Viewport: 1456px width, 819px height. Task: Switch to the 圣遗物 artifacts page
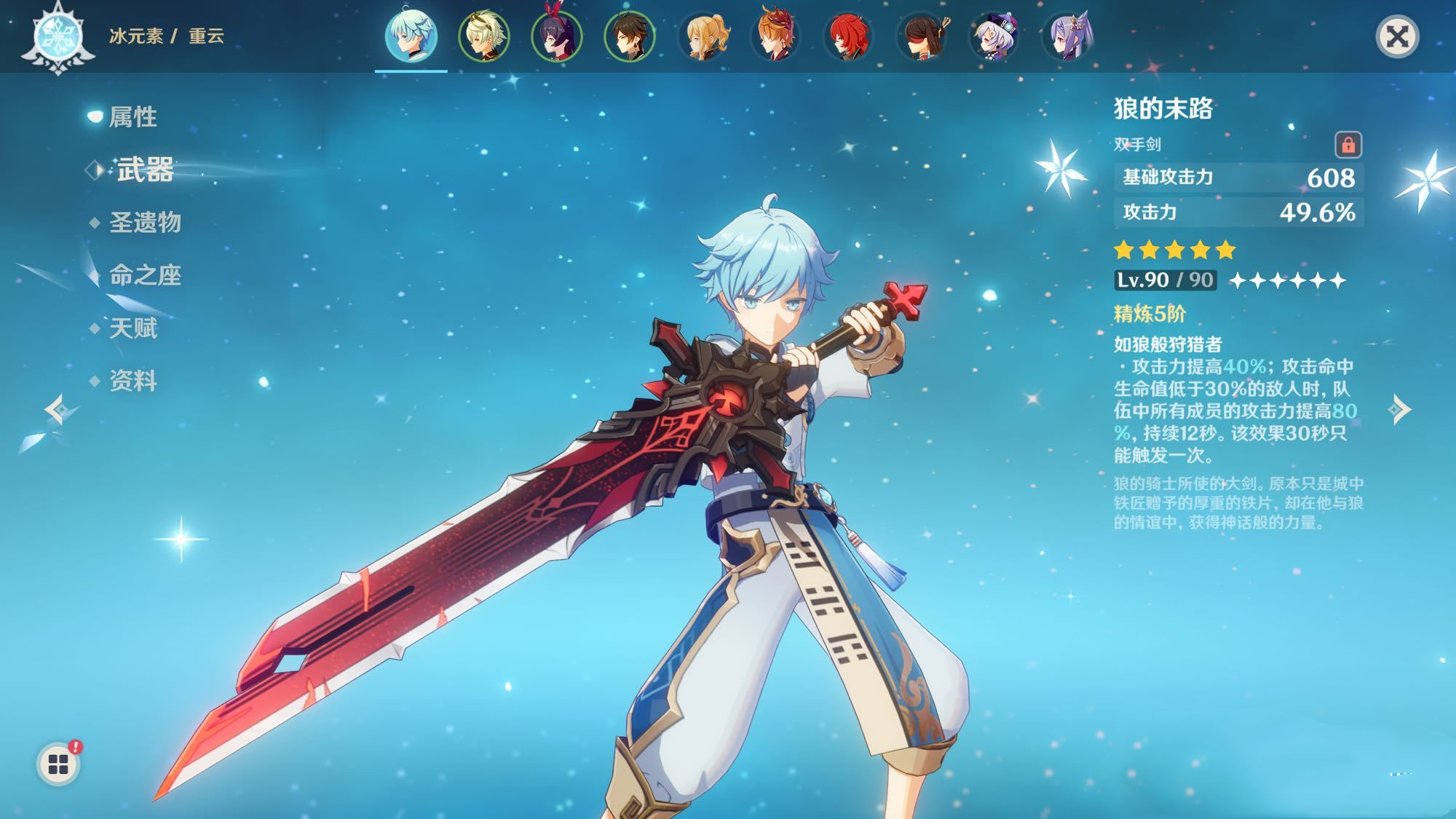click(x=144, y=222)
